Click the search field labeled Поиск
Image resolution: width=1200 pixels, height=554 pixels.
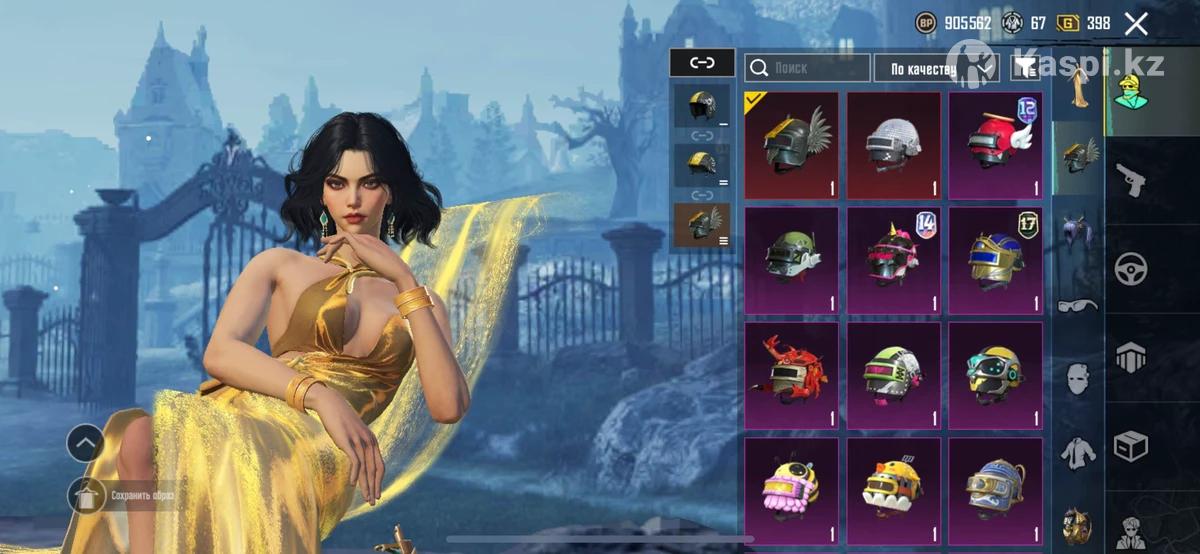click(808, 67)
